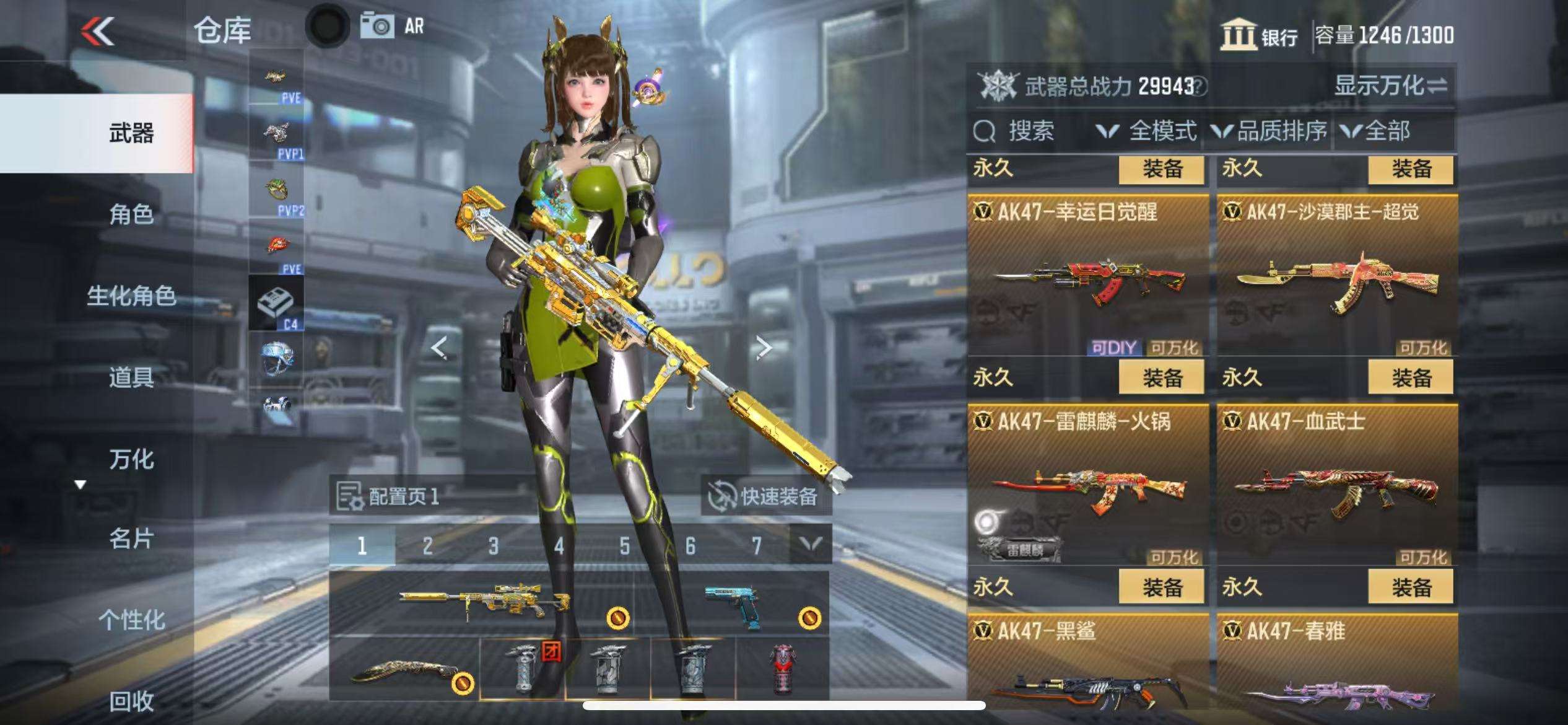Switch to the 角色 category
Viewport: 1568px width, 725px height.
[131, 214]
